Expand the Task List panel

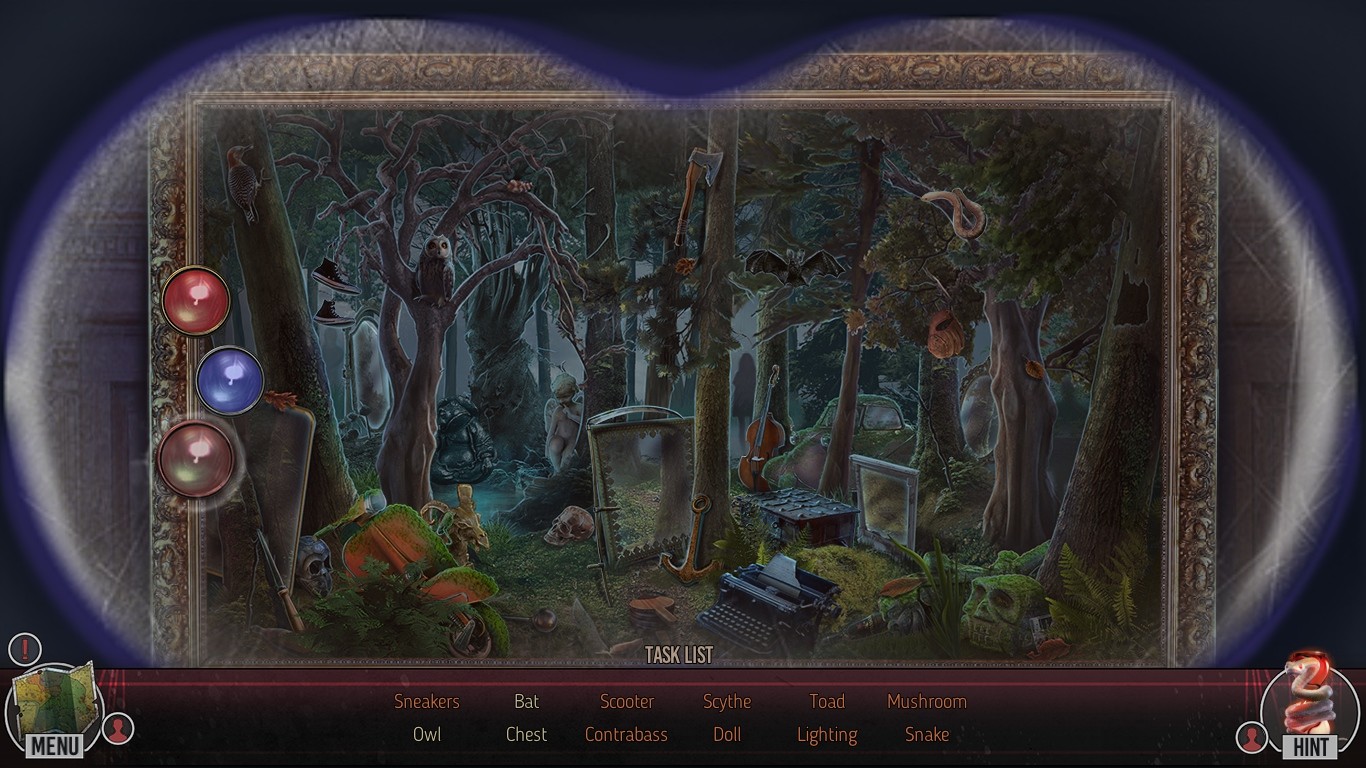[682, 655]
